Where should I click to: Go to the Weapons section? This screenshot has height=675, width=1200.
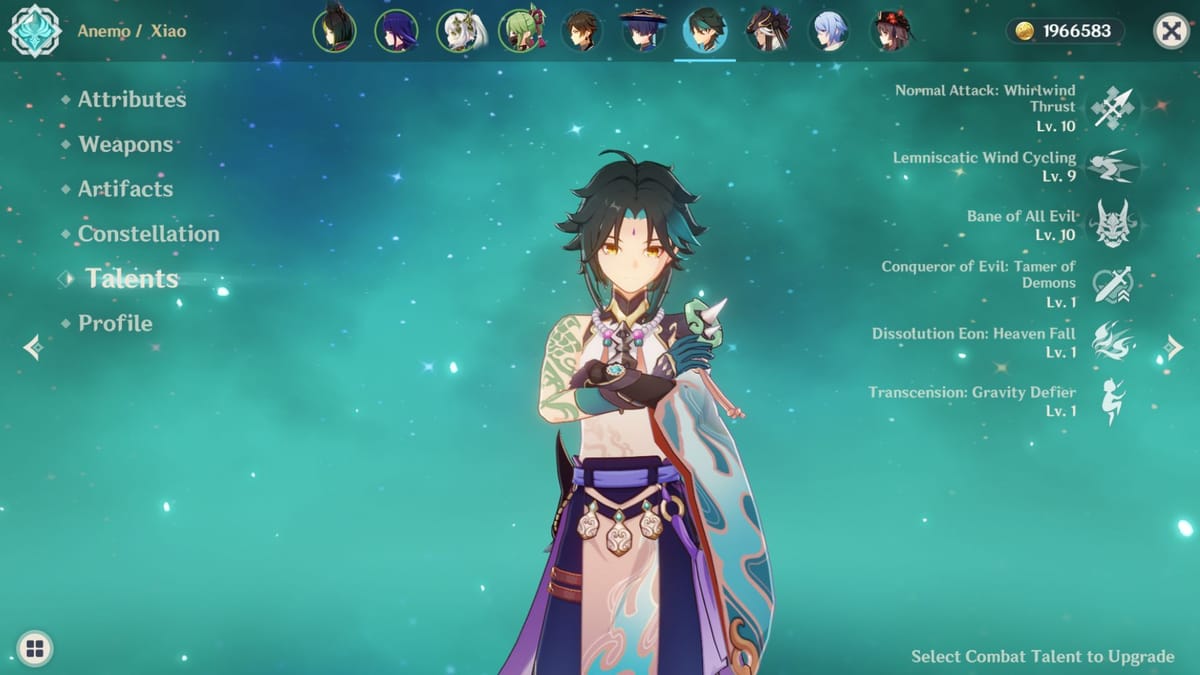tap(125, 144)
